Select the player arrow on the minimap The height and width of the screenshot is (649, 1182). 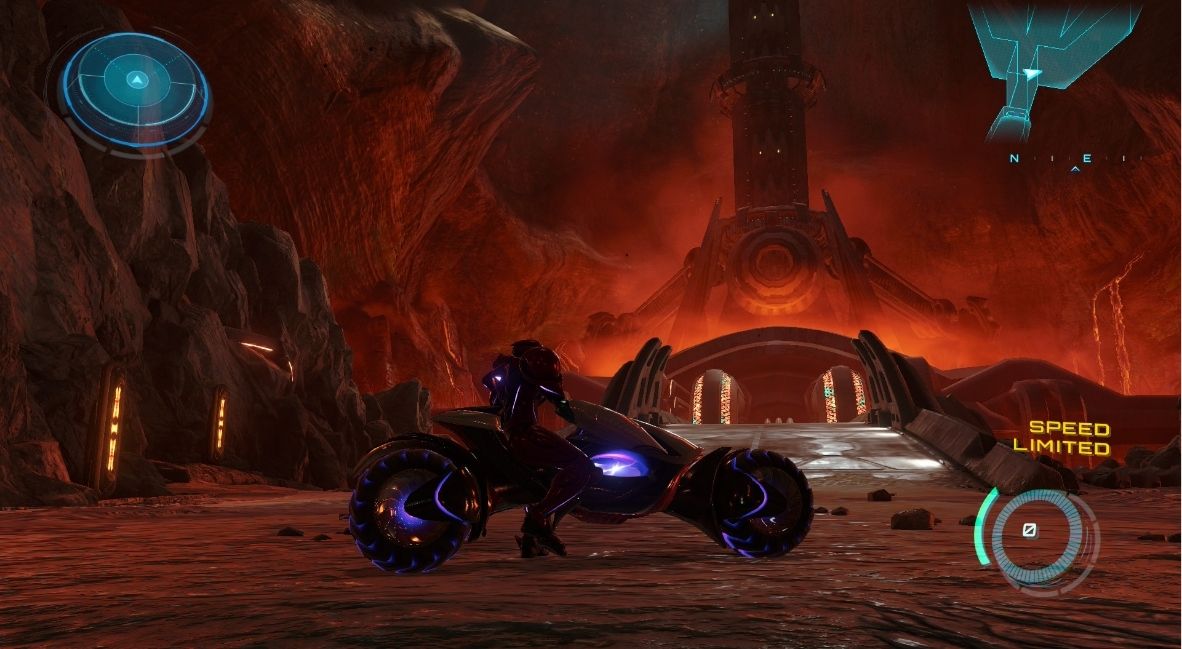pos(1031,73)
